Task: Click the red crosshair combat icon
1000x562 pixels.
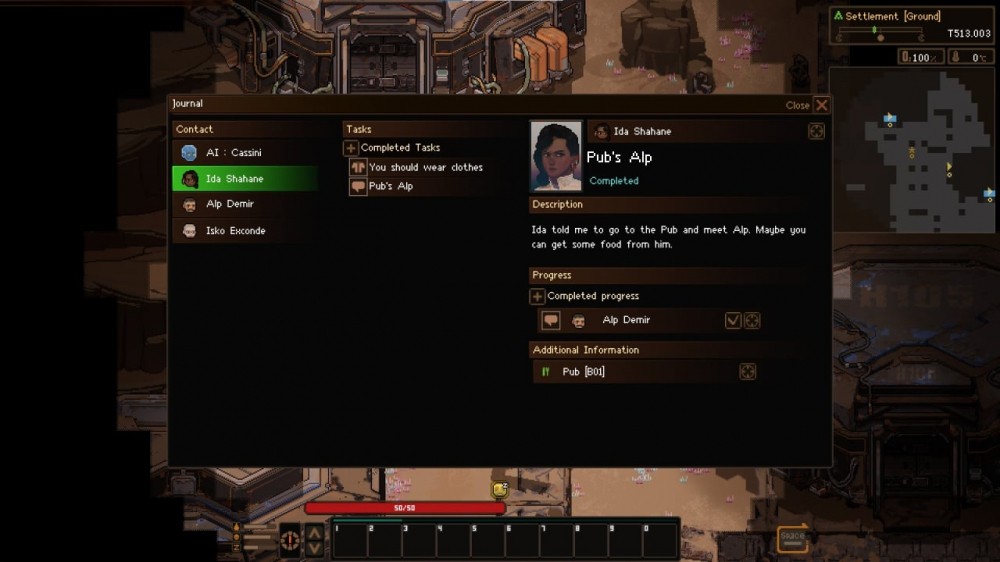Action: (x=290, y=540)
